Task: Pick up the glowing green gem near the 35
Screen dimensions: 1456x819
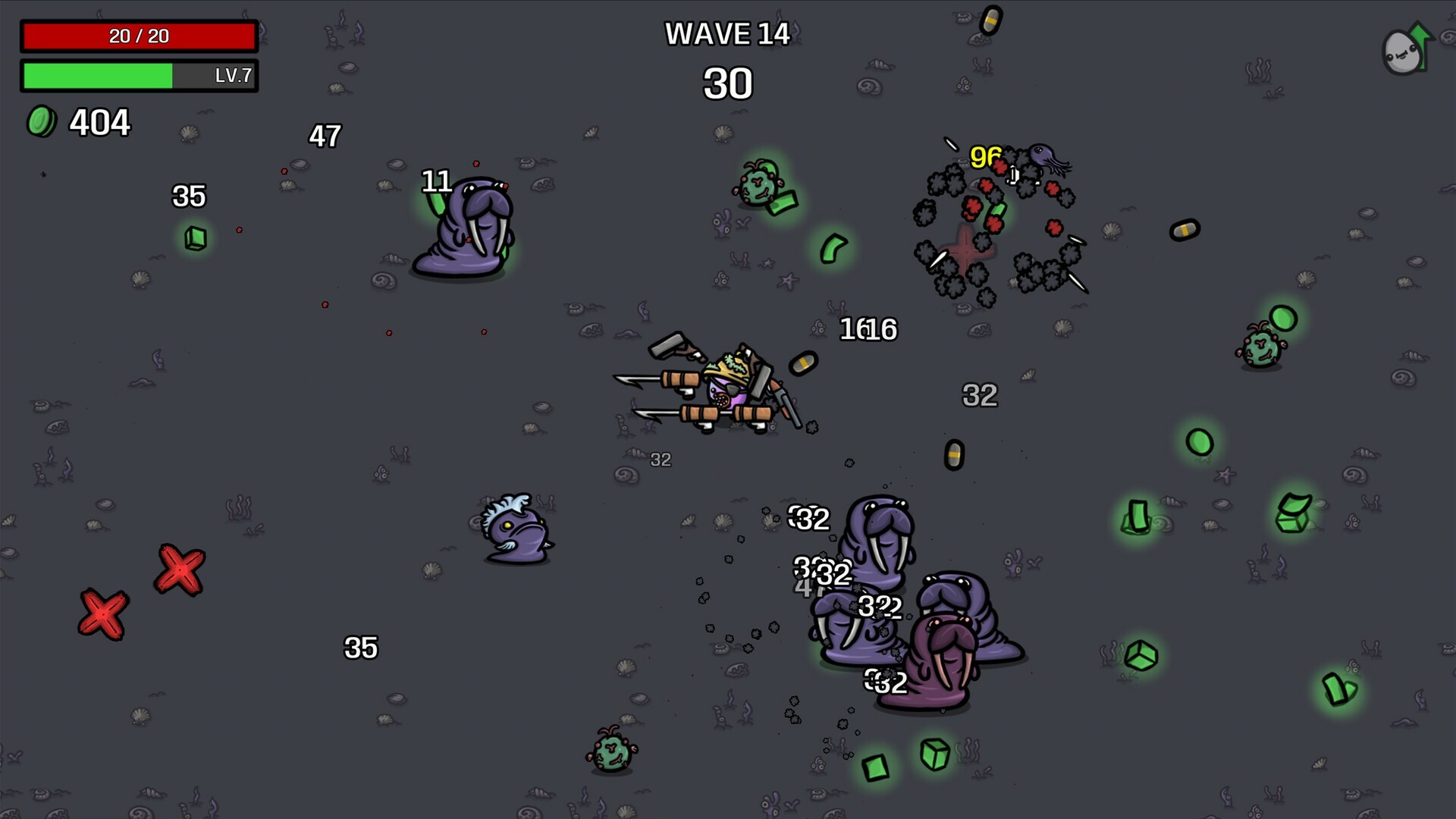Action: pos(194,237)
